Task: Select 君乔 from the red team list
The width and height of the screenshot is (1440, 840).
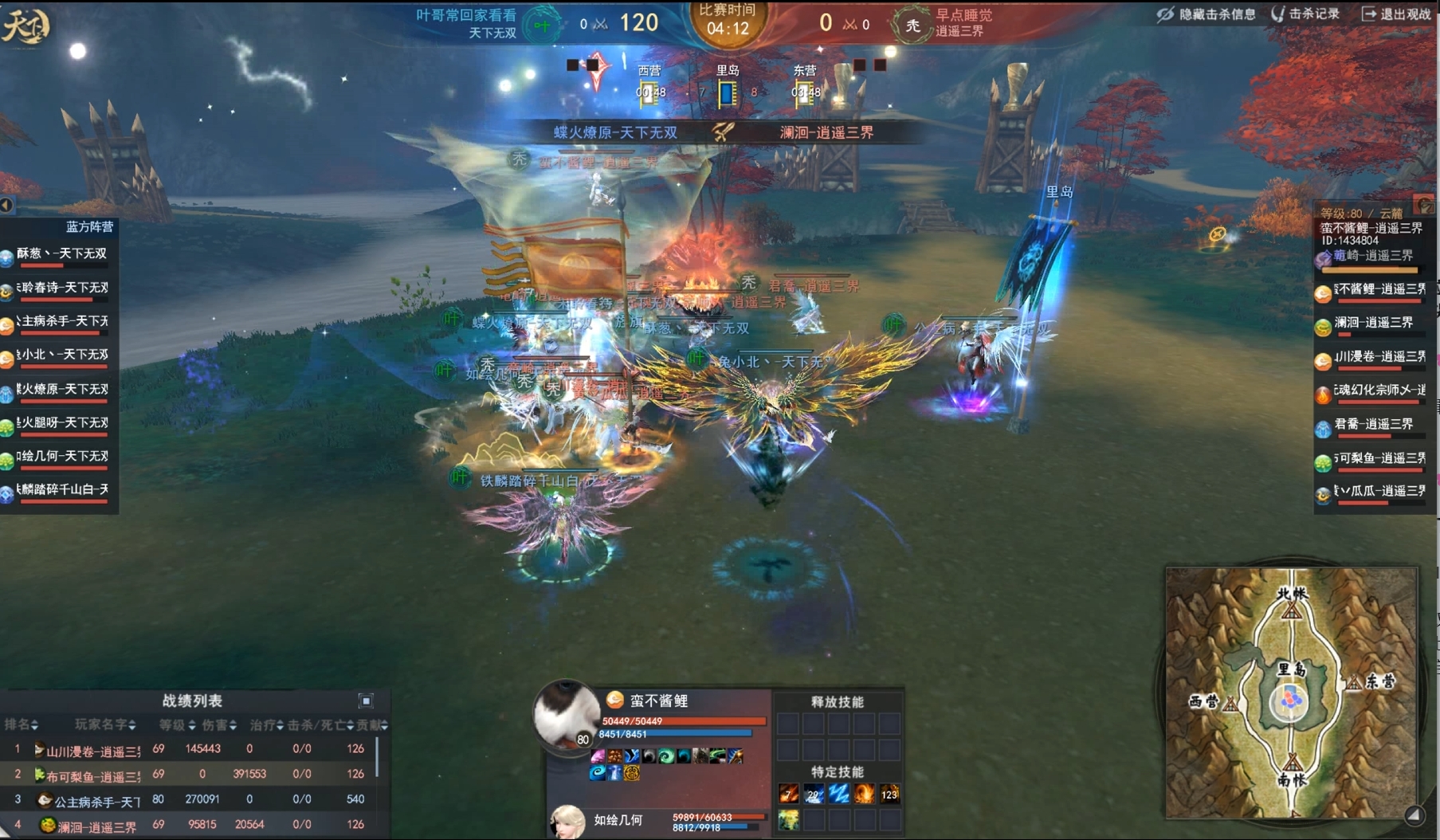Action: 1372,426
